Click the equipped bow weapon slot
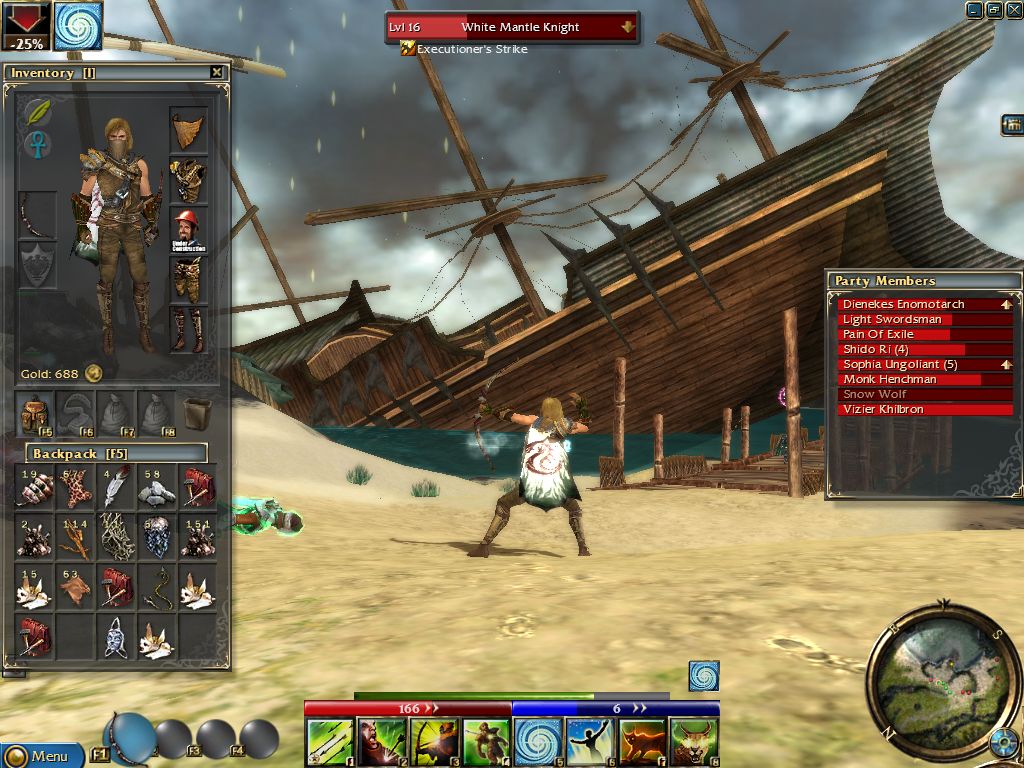 point(38,213)
